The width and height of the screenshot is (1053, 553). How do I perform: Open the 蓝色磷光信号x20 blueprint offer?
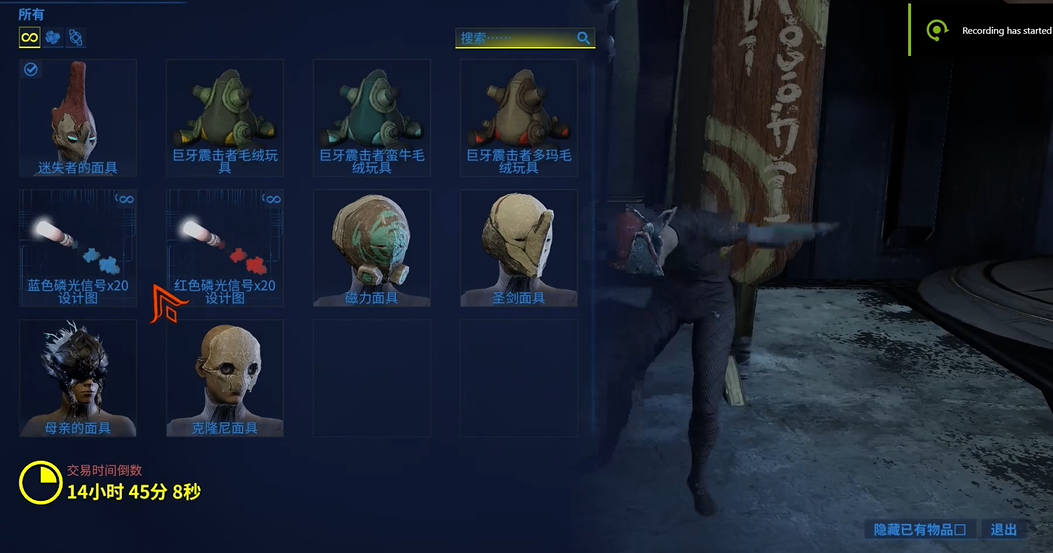click(x=77, y=248)
